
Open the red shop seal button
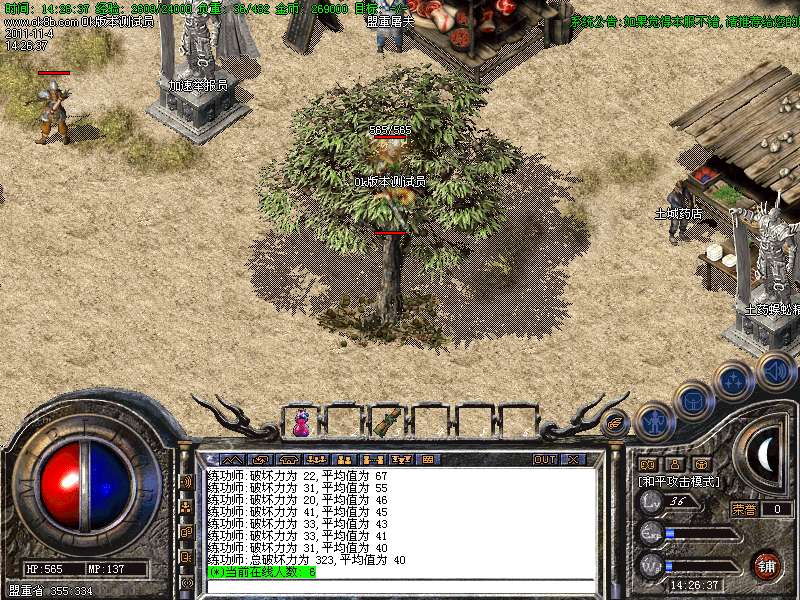(767, 565)
